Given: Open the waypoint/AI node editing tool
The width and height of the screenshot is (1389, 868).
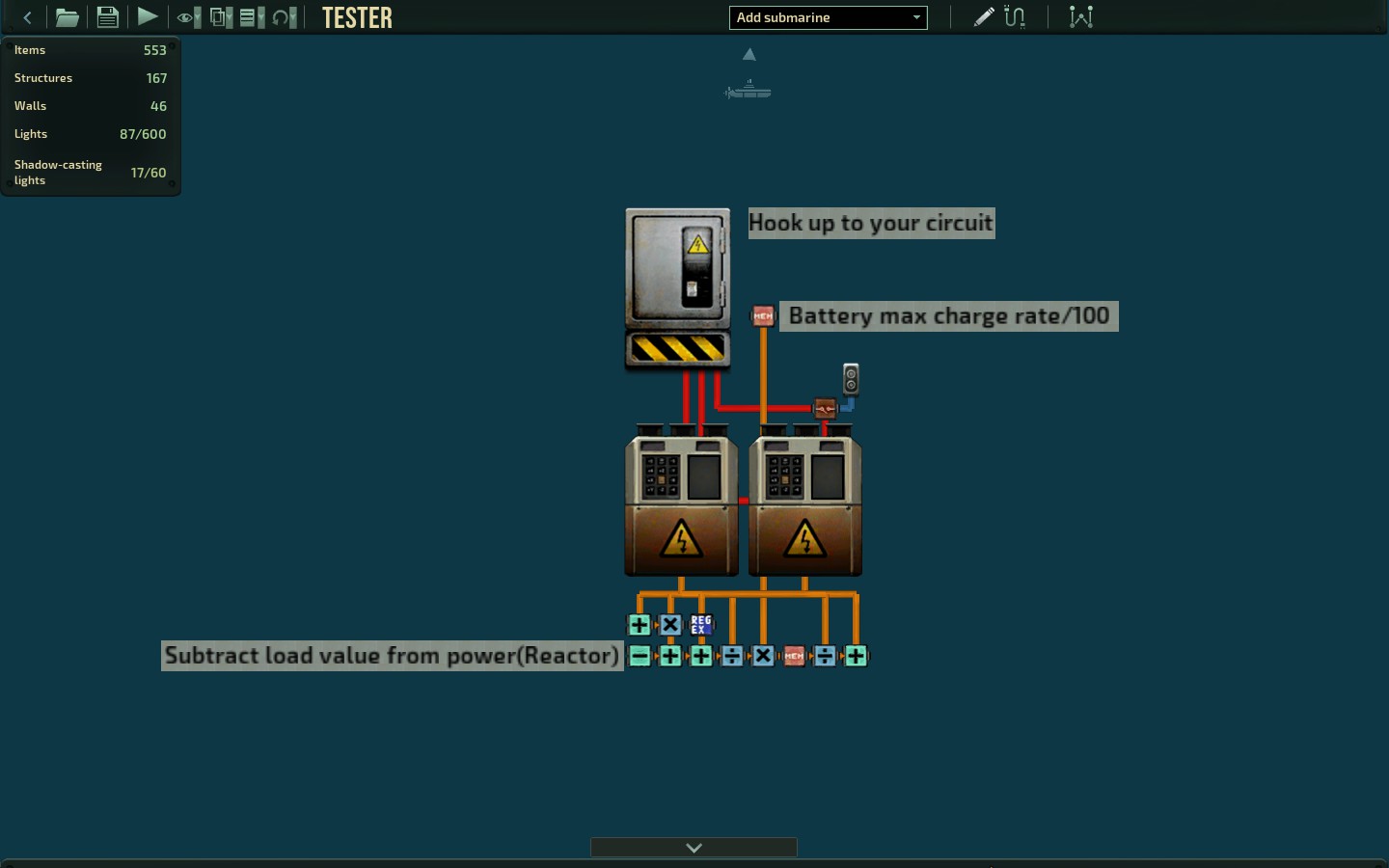Looking at the screenshot, I should [x=1080, y=16].
